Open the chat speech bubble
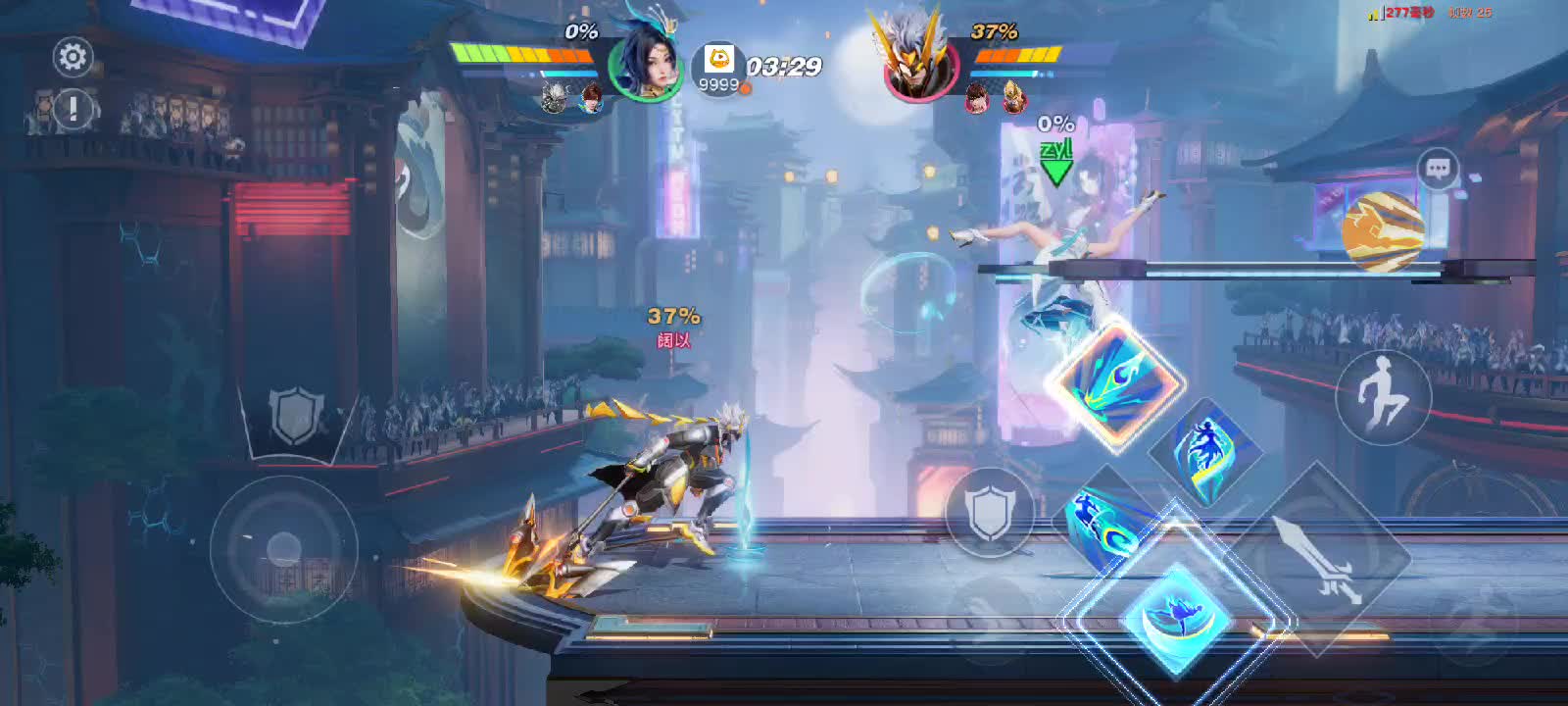Image resolution: width=1568 pixels, height=706 pixels. (1438, 170)
